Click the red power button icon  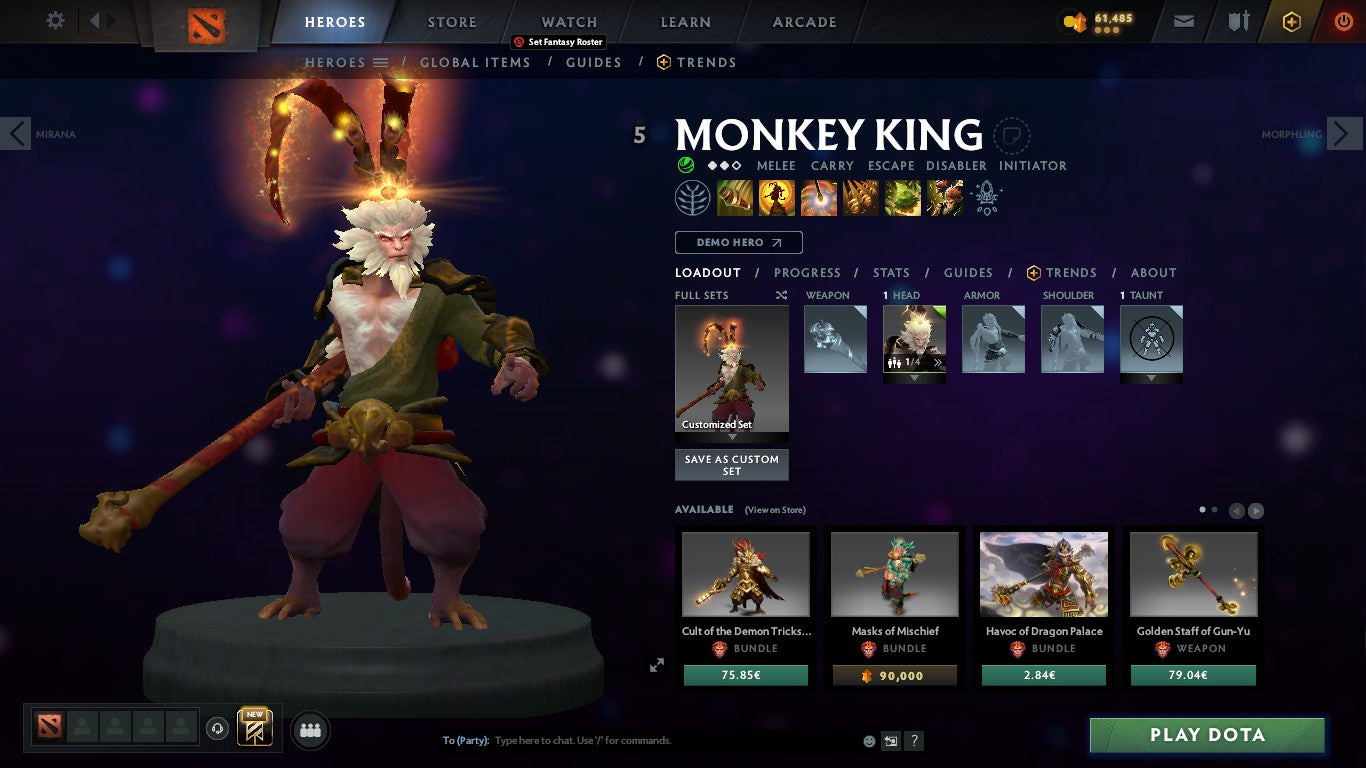click(x=1341, y=21)
